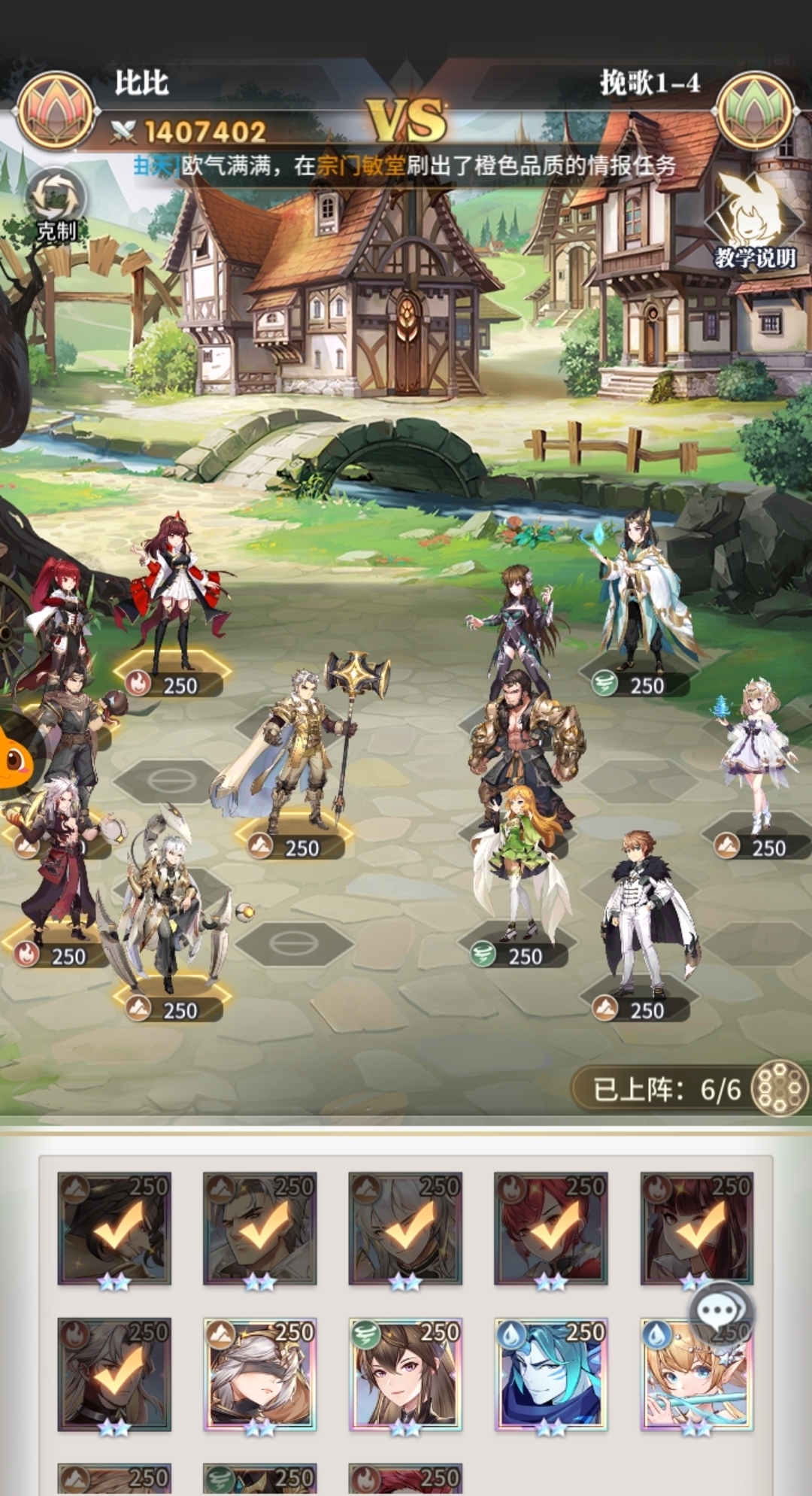Open the chat speech bubble
Viewport: 812px width, 1496px height.
click(x=720, y=1312)
